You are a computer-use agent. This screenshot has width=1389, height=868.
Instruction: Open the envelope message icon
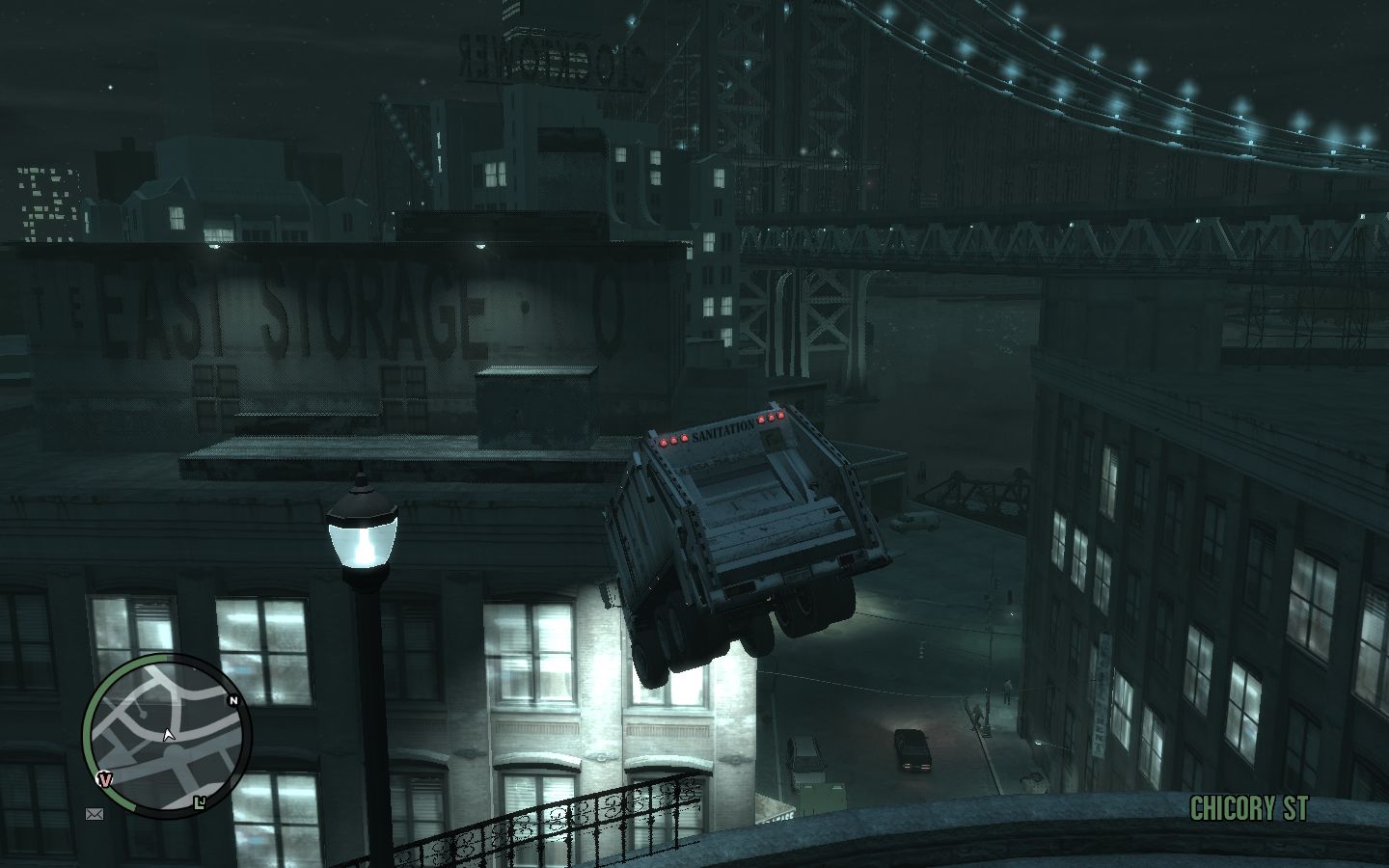(x=95, y=815)
